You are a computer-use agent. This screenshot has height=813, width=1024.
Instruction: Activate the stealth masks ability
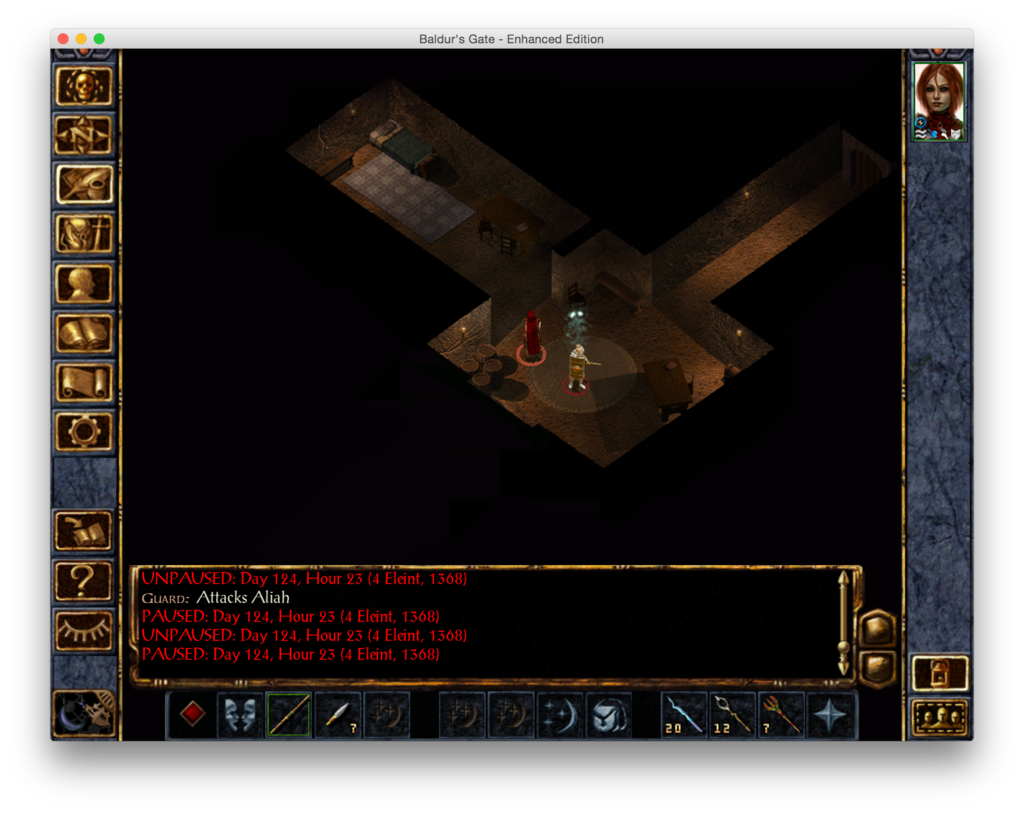tap(241, 715)
